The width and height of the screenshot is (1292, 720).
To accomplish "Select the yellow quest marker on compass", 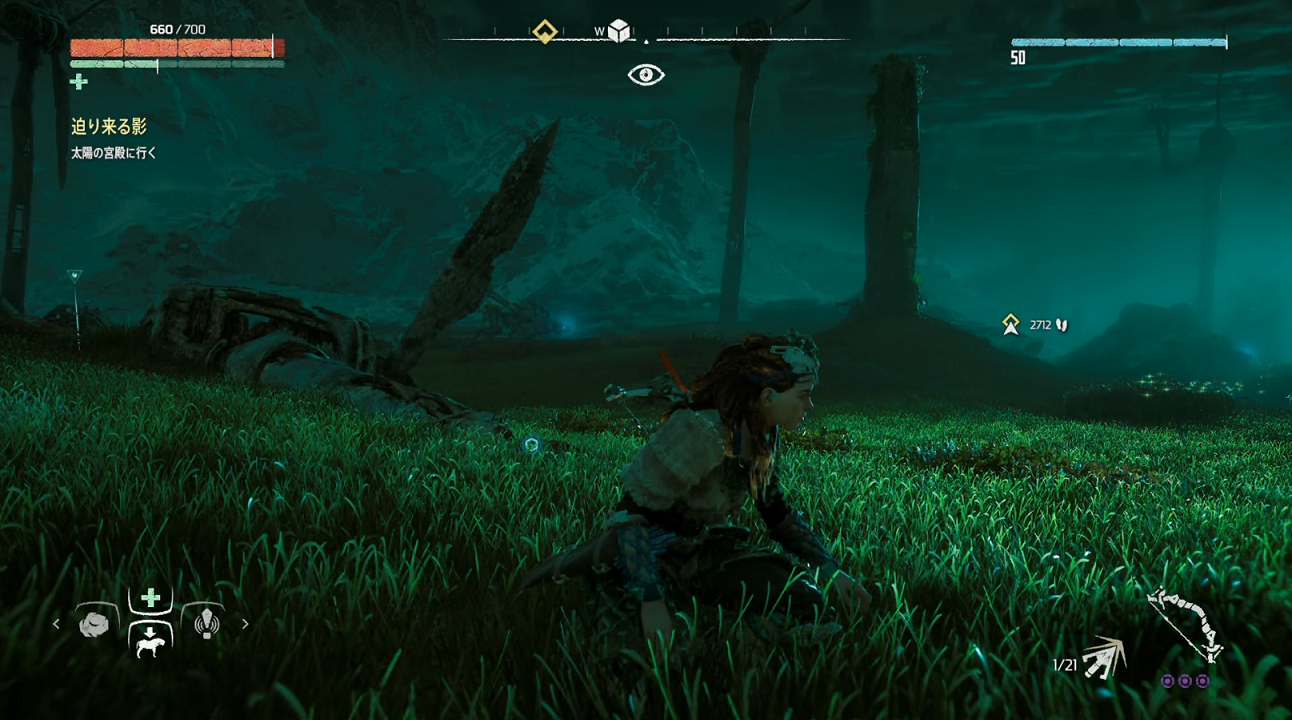I will tap(545, 32).
